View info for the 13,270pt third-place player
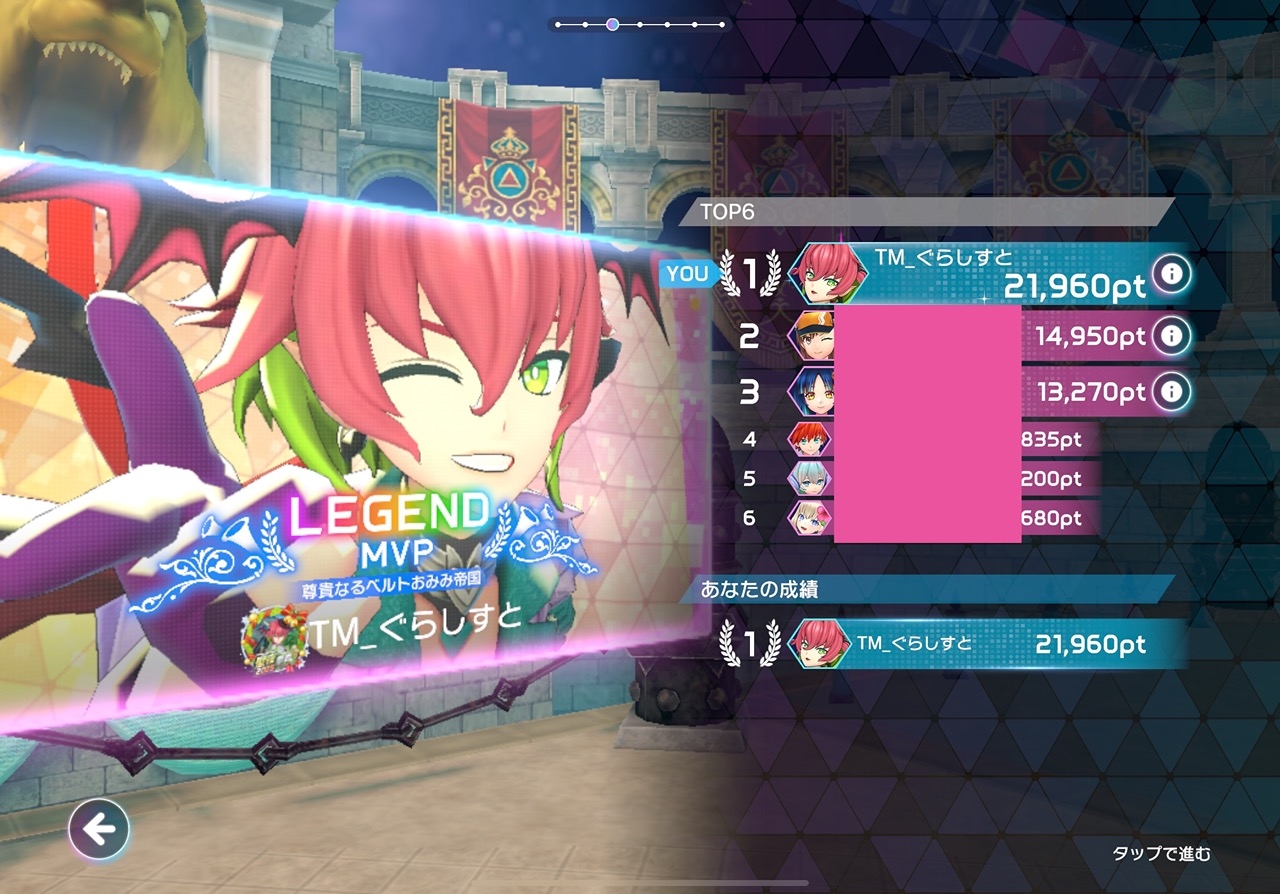 (1171, 391)
